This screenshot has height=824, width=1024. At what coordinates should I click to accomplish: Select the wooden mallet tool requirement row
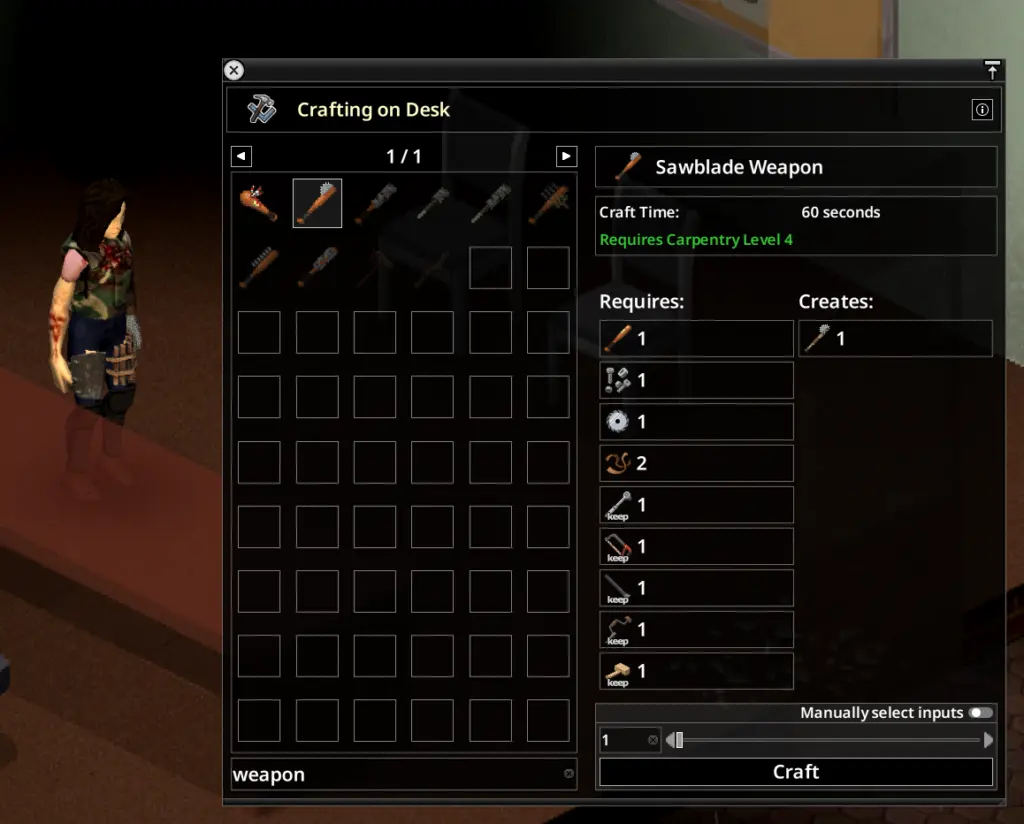(x=696, y=671)
